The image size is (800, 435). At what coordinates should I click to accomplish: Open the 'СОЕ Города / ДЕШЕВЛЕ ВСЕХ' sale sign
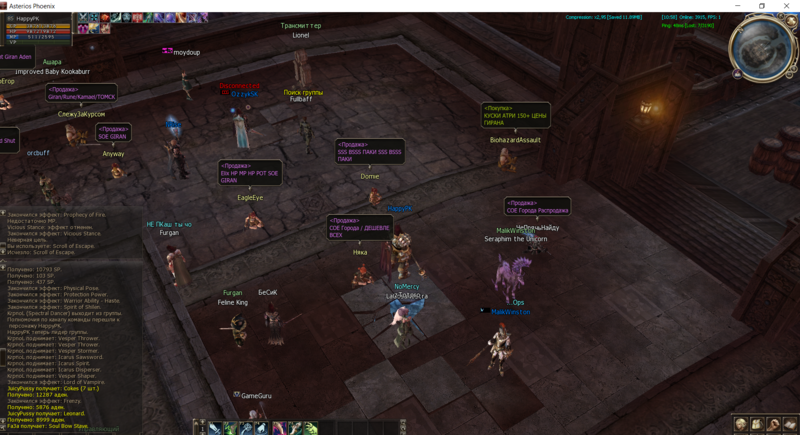[x=359, y=227]
